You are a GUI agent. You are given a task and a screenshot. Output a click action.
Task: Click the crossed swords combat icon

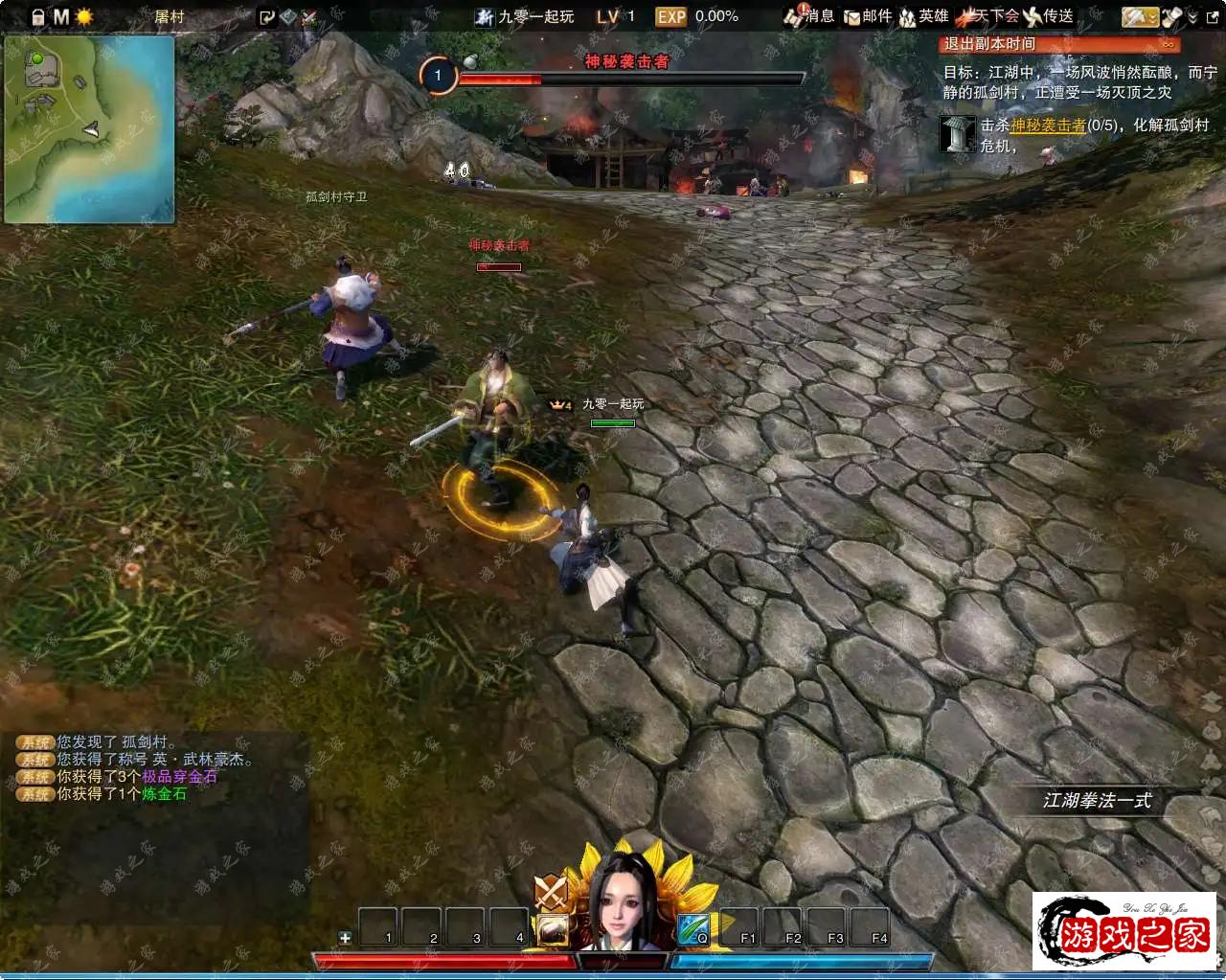click(550, 893)
